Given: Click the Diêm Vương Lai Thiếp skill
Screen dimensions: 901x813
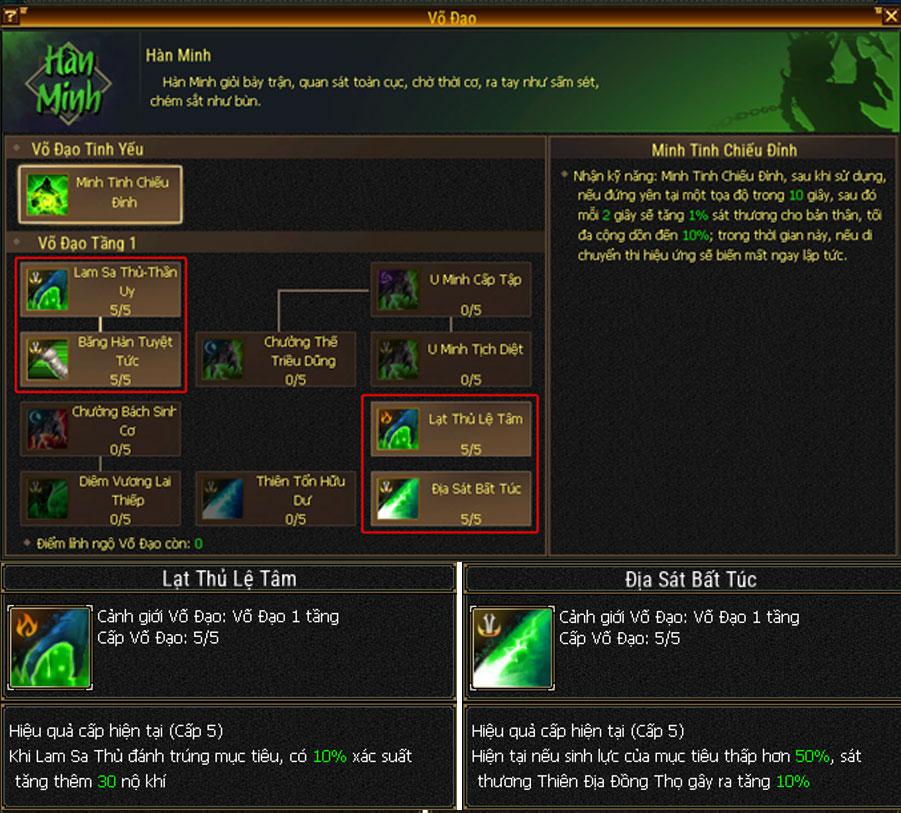Looking at the screenshot, I should pos(101,499).
